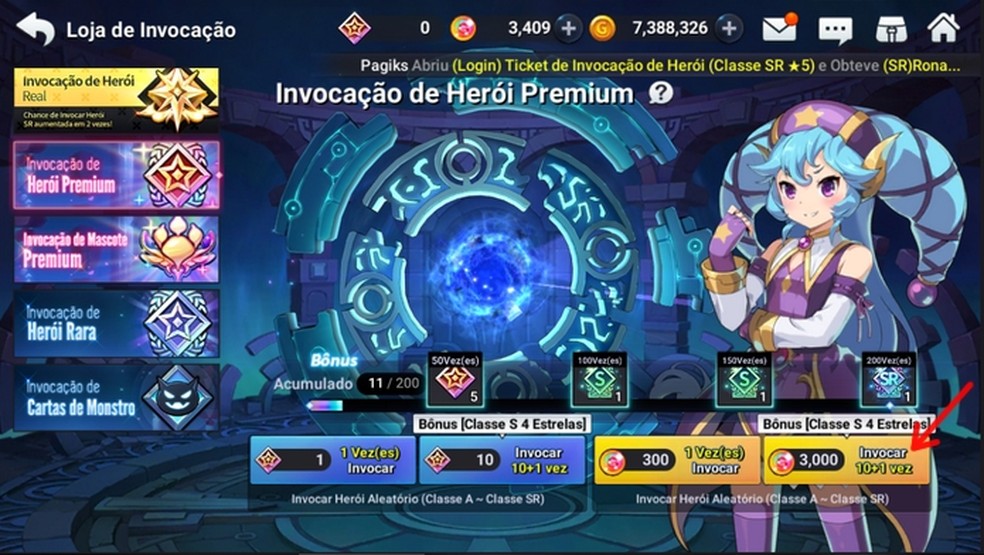
Task: Summon once for 300 gems
Action: (676, 460)
